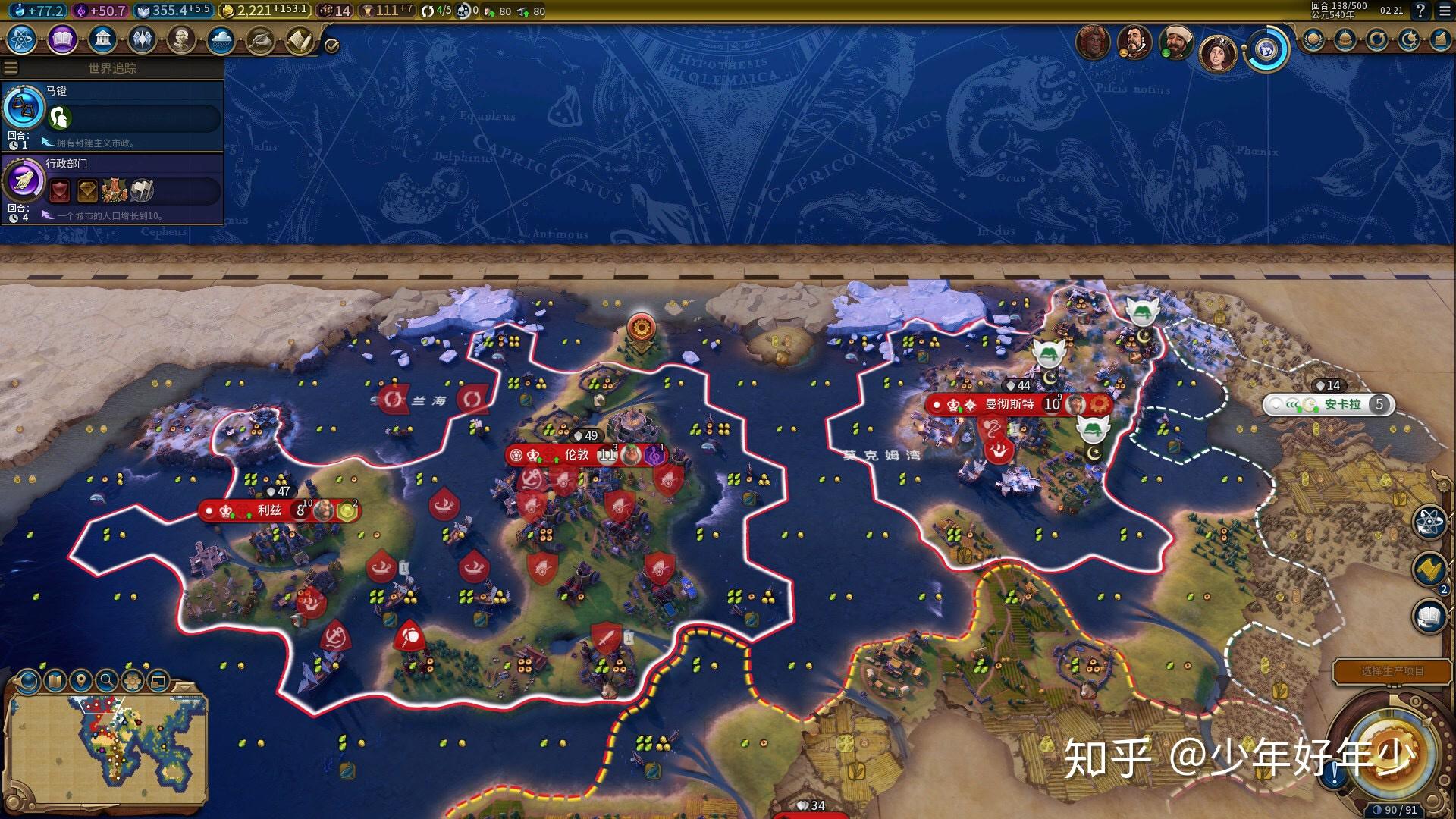View the trade routes overview
The image size is (1456, 819).
(1378, 40)
